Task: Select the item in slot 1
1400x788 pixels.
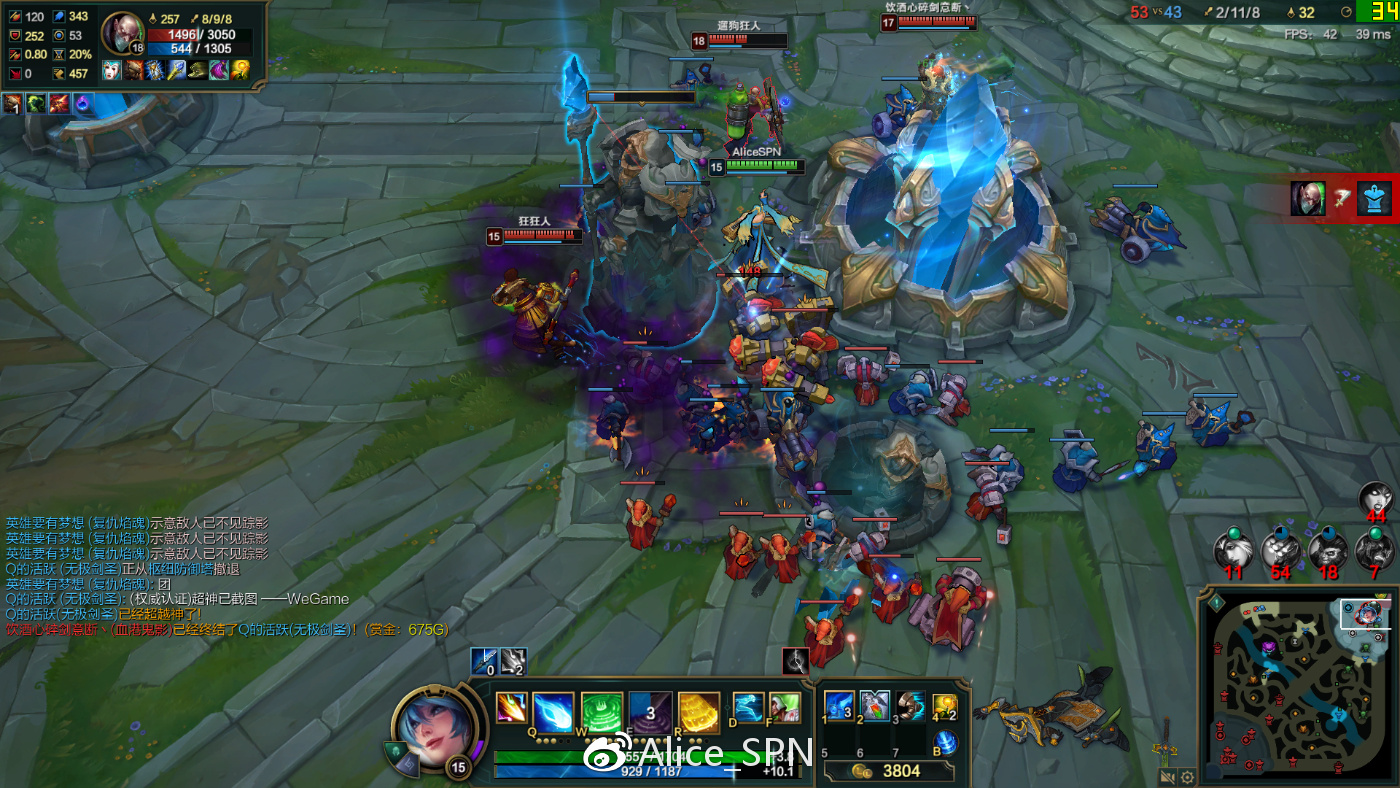Action: [838, 706]
